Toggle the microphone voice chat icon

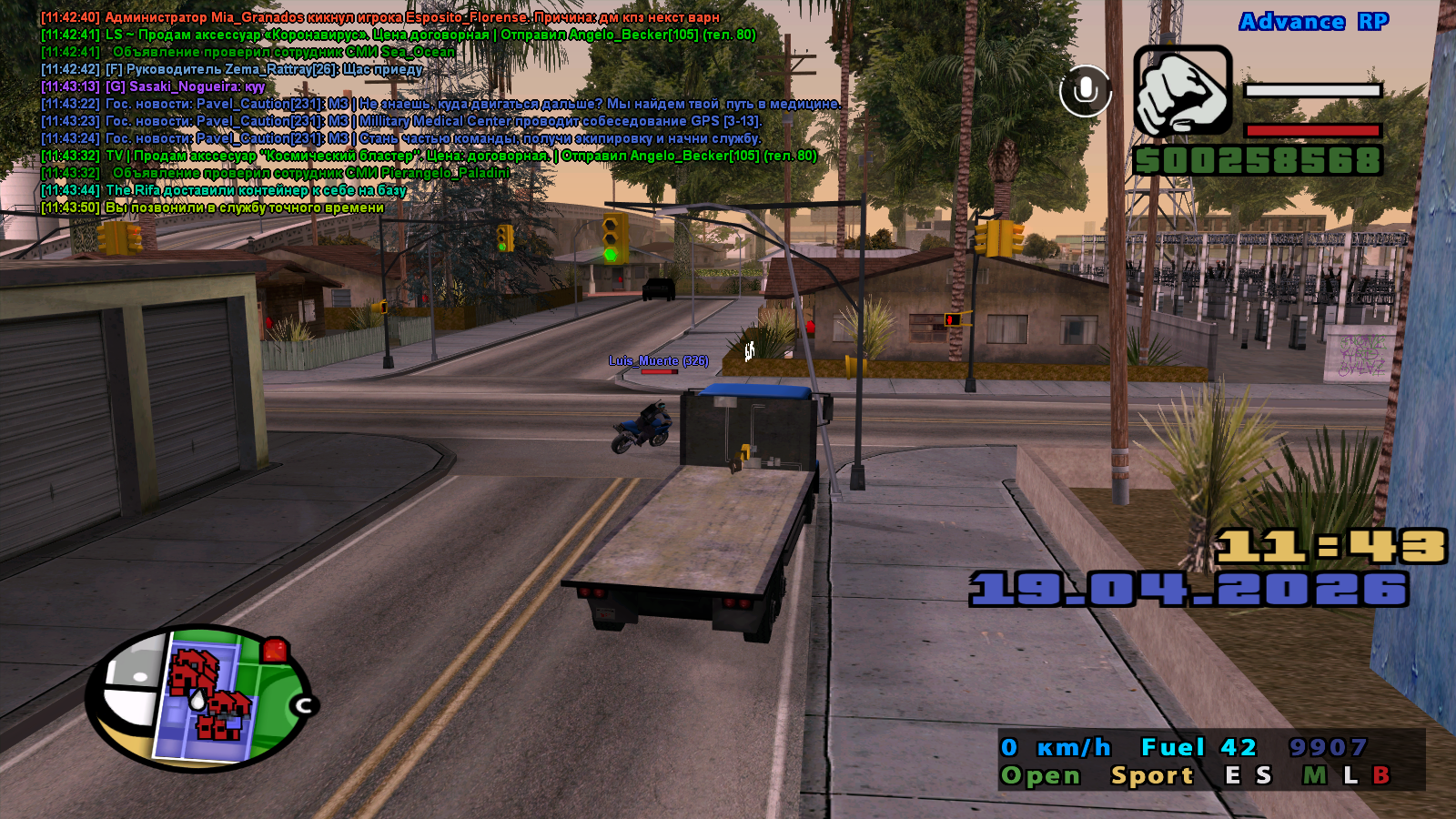[1085, 91]
